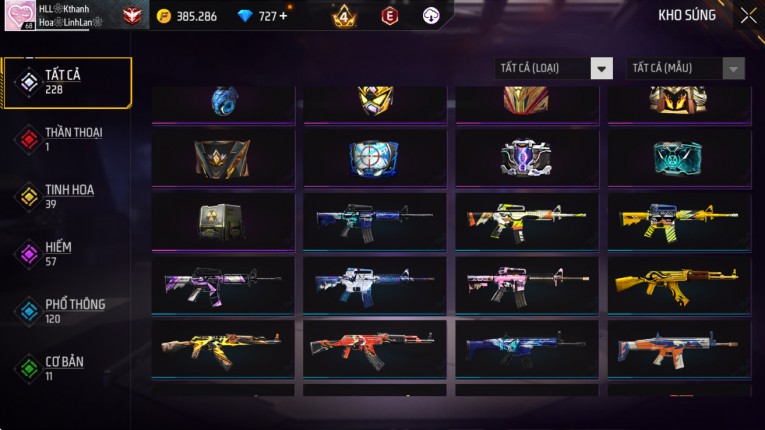This screenshot has height=430, width=765.
Task: Click the player avatar profile picture
Action: point(19,16)
